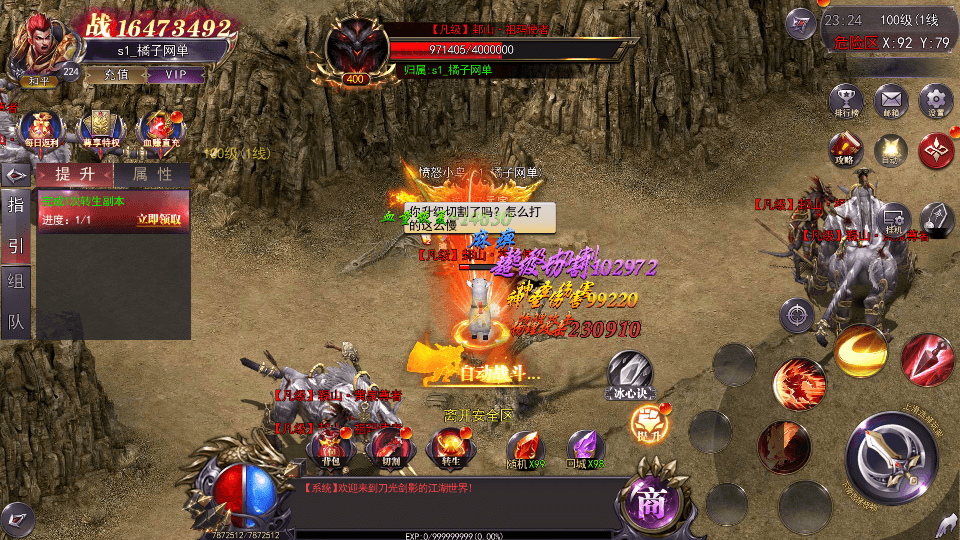Use the 随机 random teleport stone
Viewport: 960px width, 540px height.
pyautogui.click(x=525, y=449)
